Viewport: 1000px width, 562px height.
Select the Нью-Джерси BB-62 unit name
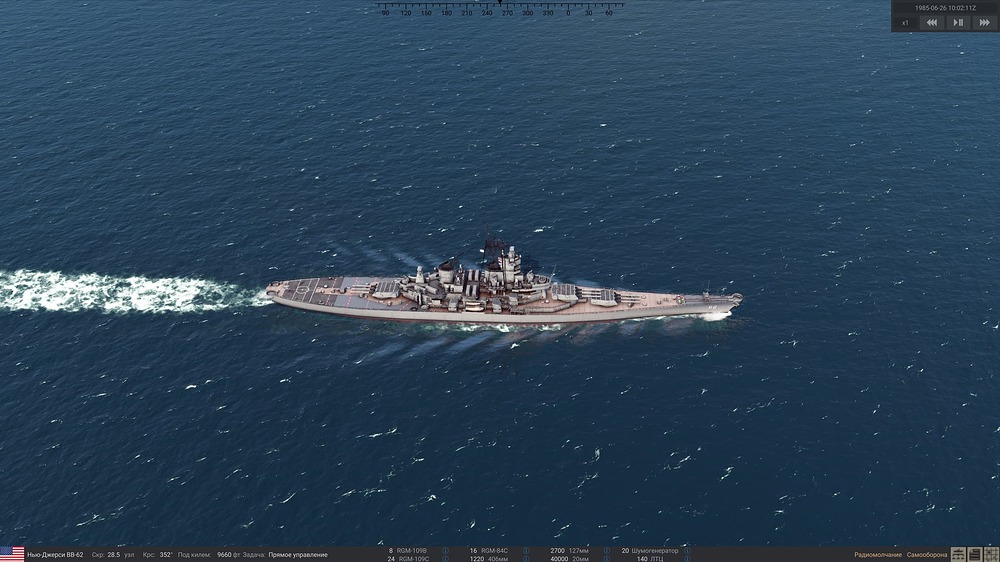point(55,554)
